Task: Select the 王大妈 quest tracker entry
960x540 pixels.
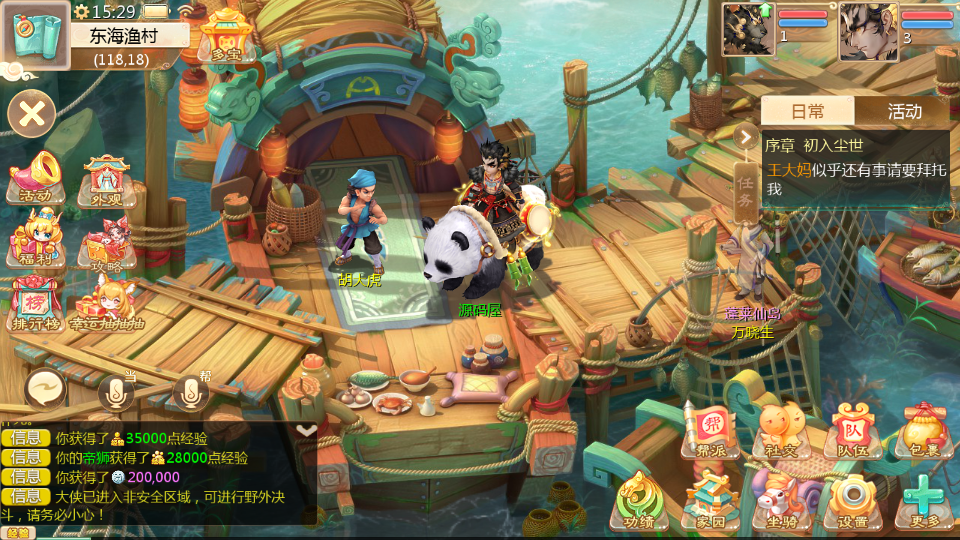Action: tap(855, 178)
